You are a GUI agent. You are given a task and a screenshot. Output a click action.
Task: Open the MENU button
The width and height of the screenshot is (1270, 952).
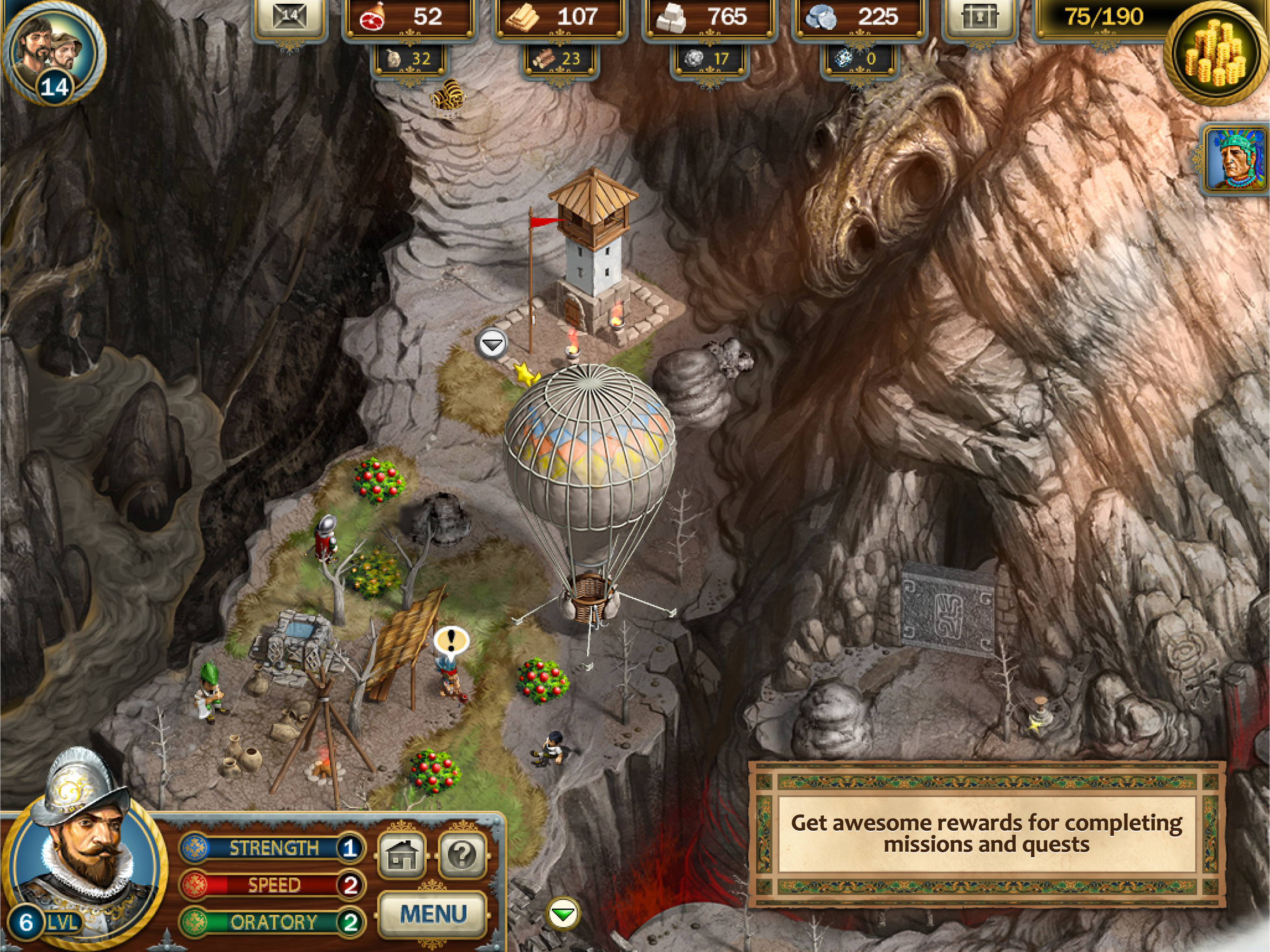433,913
